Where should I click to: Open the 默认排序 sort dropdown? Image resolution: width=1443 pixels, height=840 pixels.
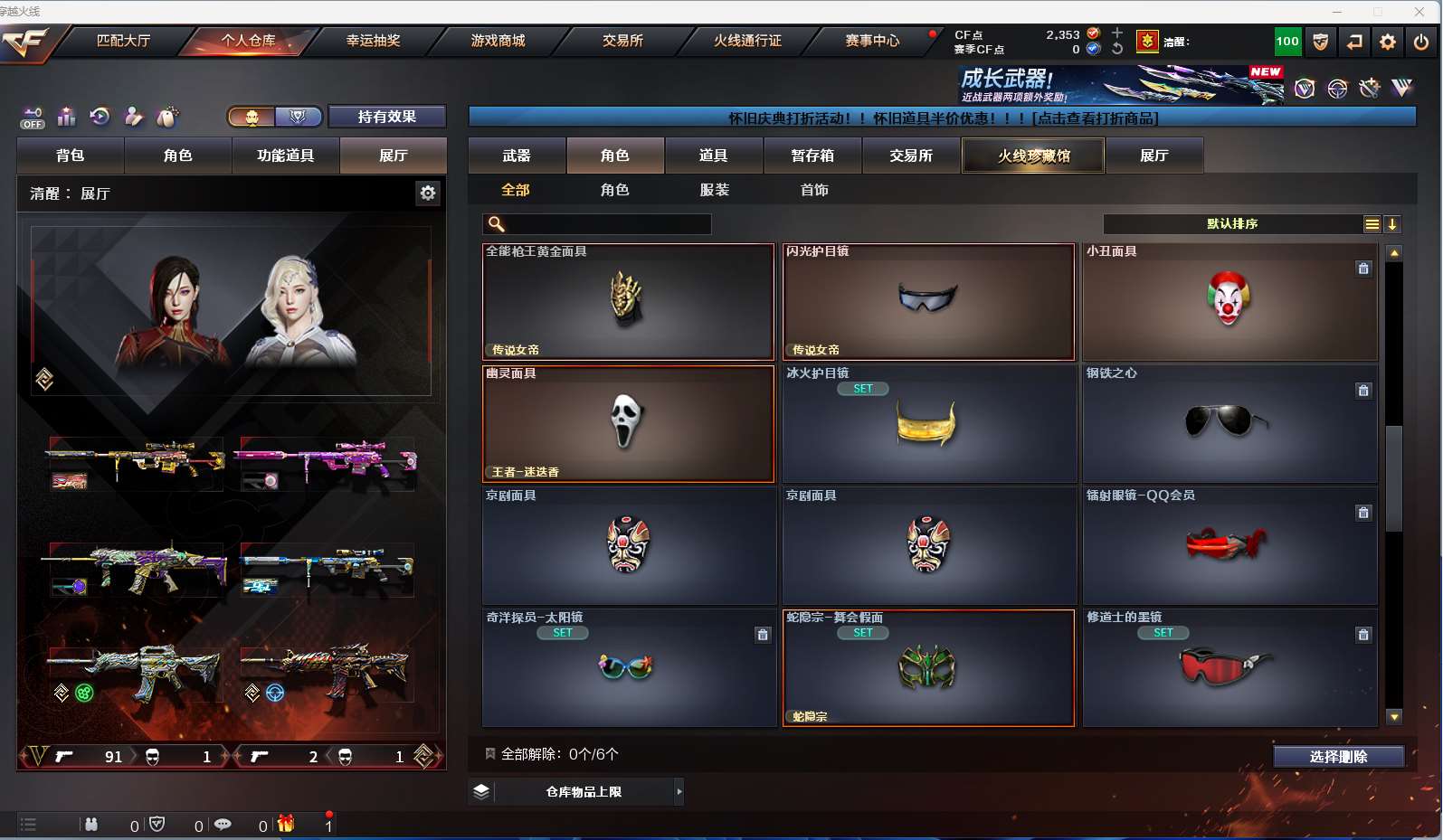click(1232, 224)
